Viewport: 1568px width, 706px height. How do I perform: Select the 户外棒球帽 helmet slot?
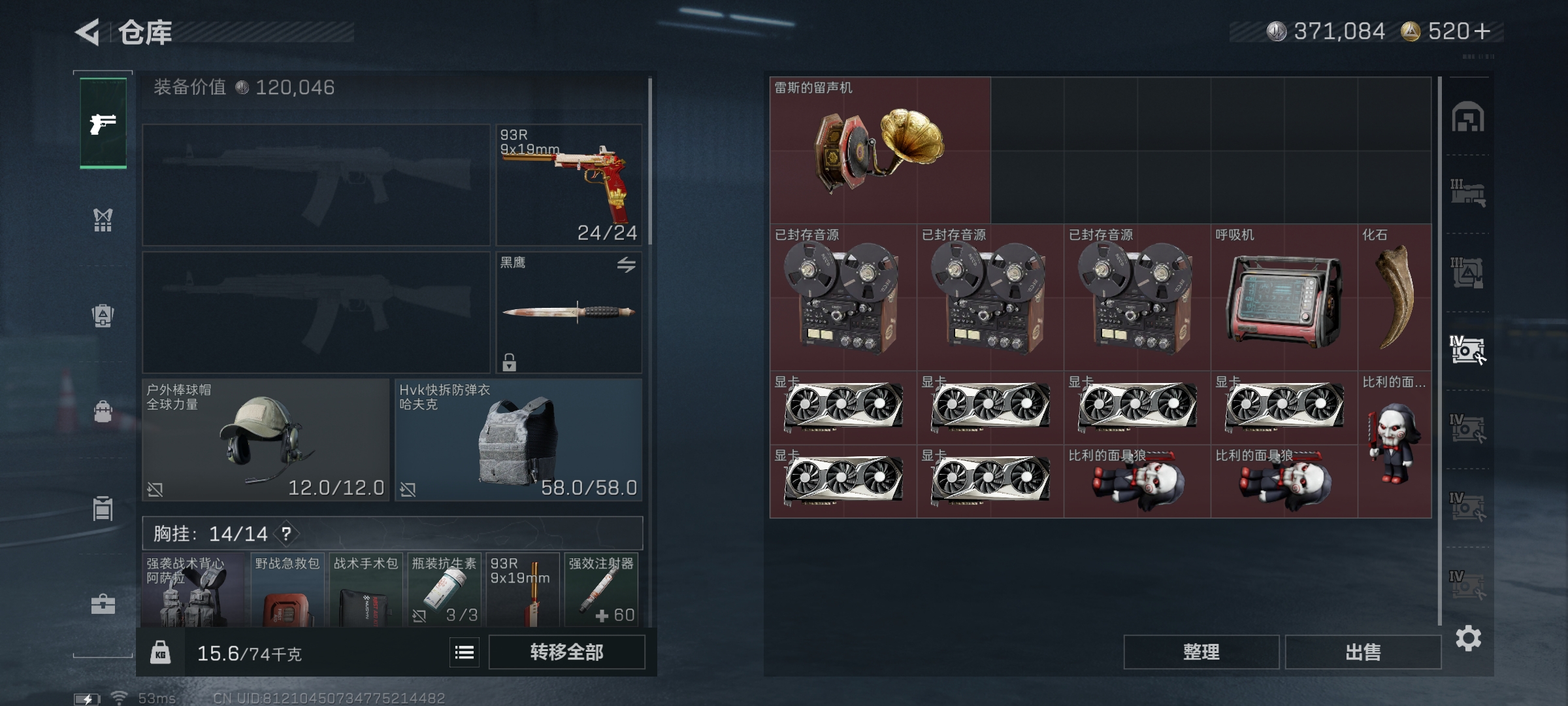click(265, 440)
